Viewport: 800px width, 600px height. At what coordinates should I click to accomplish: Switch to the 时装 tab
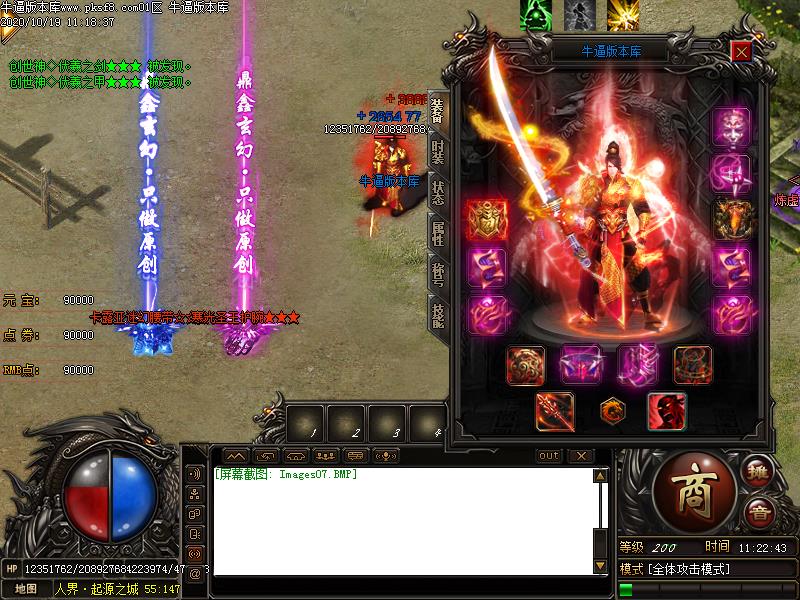tap(438, 152)
